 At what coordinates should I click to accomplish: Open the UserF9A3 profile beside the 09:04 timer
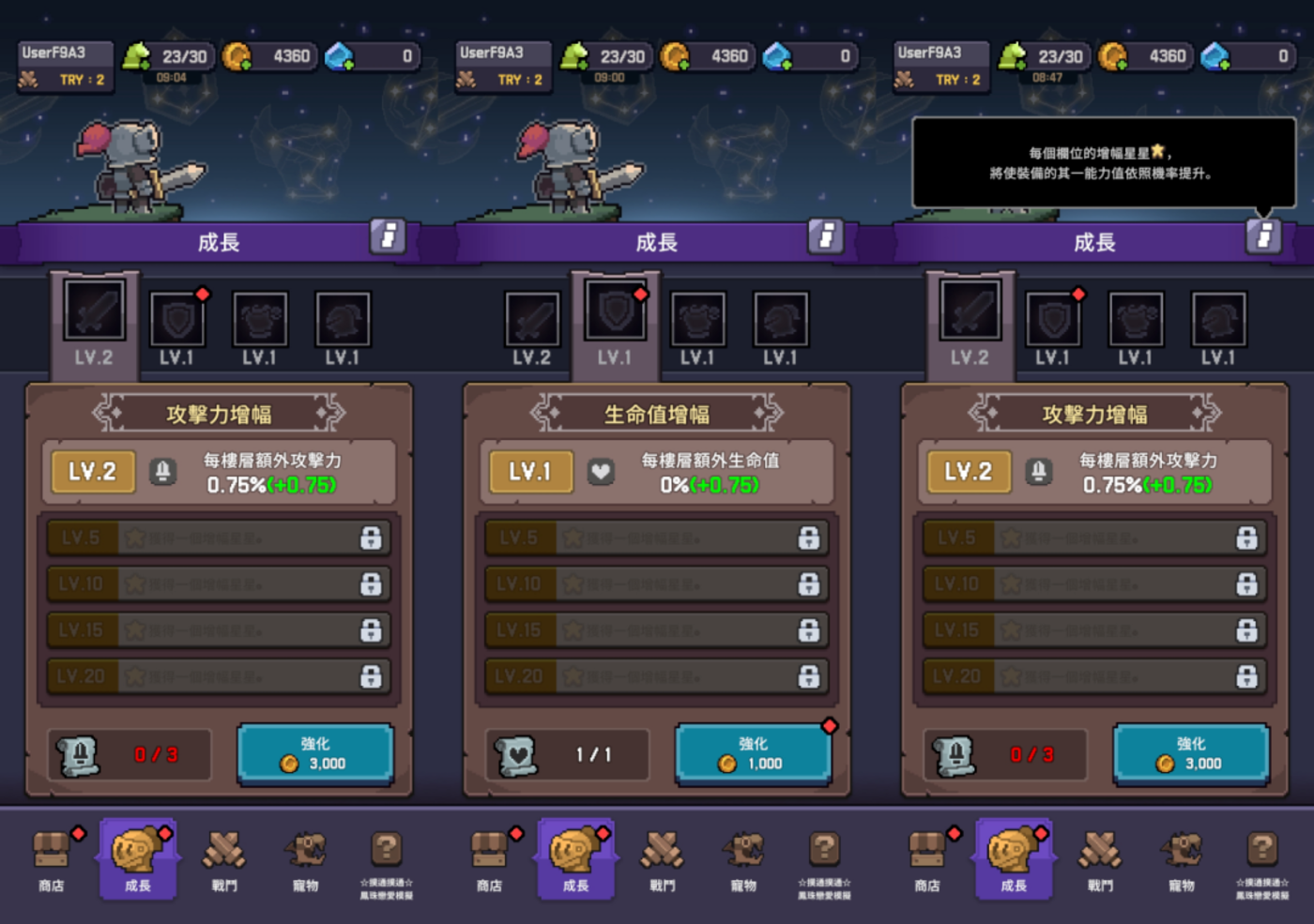(65, 66)
